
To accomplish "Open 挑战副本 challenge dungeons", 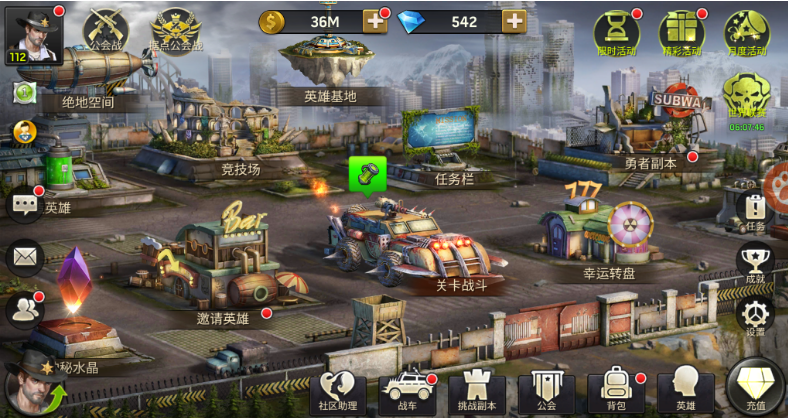I will pyautogui.click(x=476, y=391).
